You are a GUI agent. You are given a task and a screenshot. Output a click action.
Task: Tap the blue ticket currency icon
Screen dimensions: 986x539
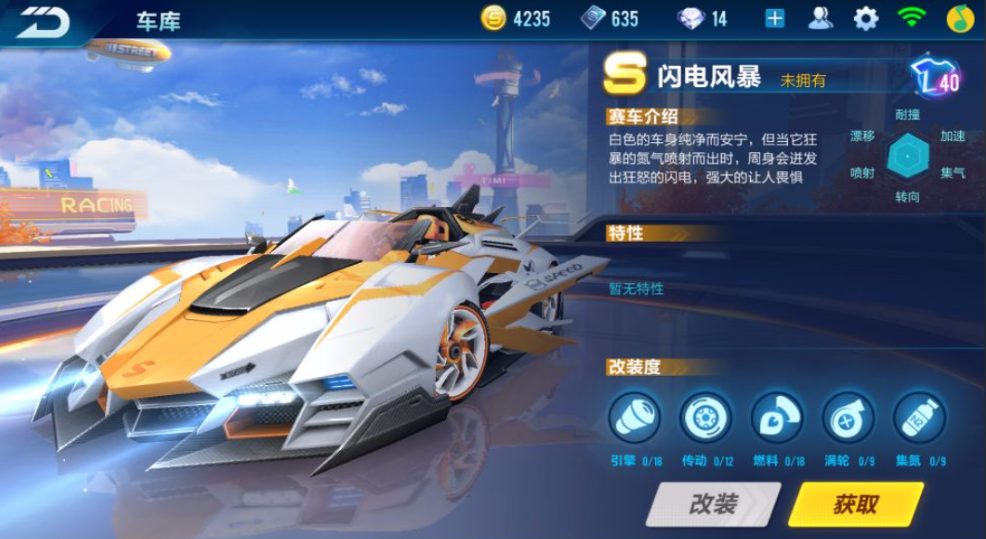click(x=593, y=19)
